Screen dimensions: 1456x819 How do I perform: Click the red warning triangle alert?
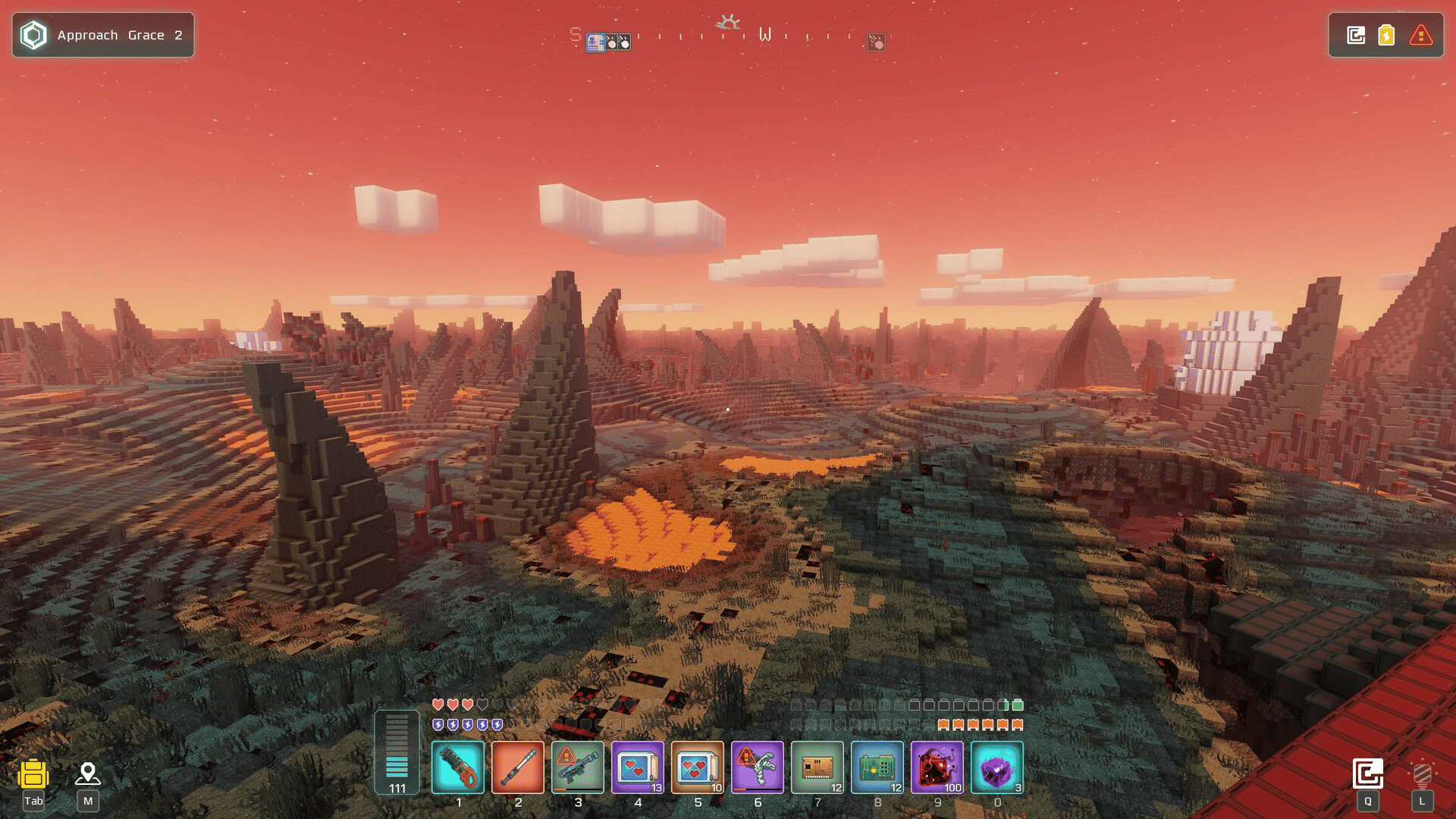[1420, 35]
